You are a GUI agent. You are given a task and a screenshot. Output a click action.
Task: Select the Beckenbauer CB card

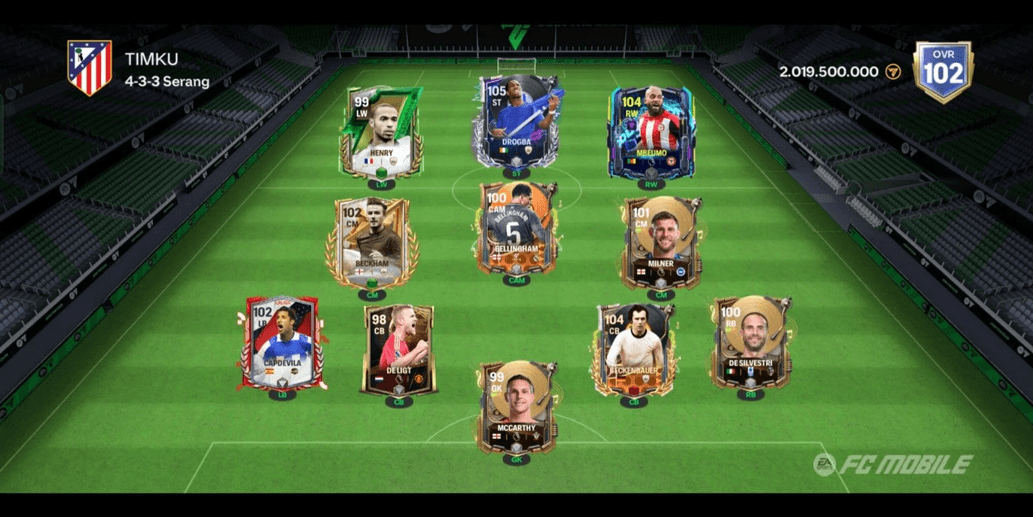click(633, 350)
